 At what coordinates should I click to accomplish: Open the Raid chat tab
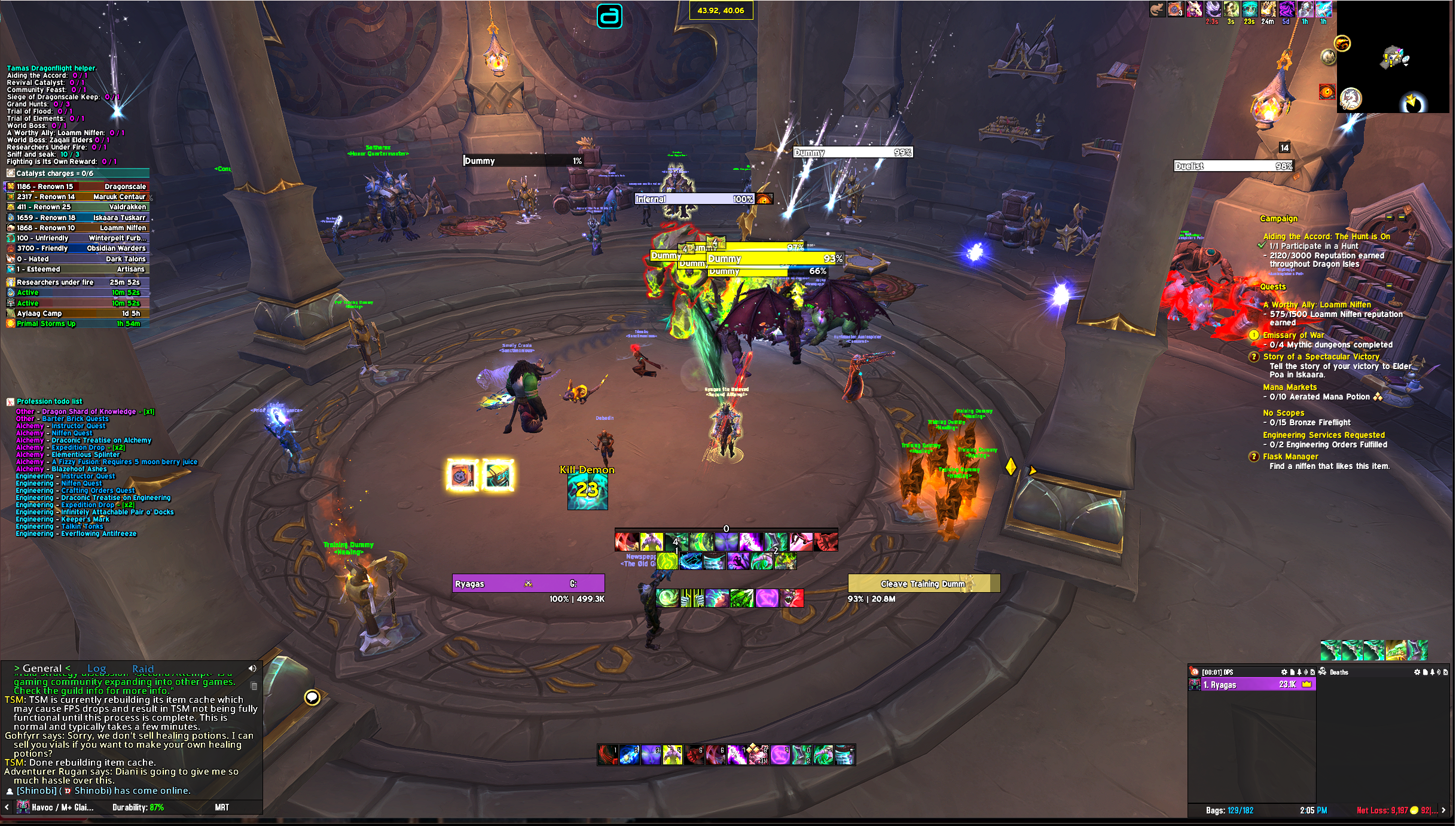143,669
